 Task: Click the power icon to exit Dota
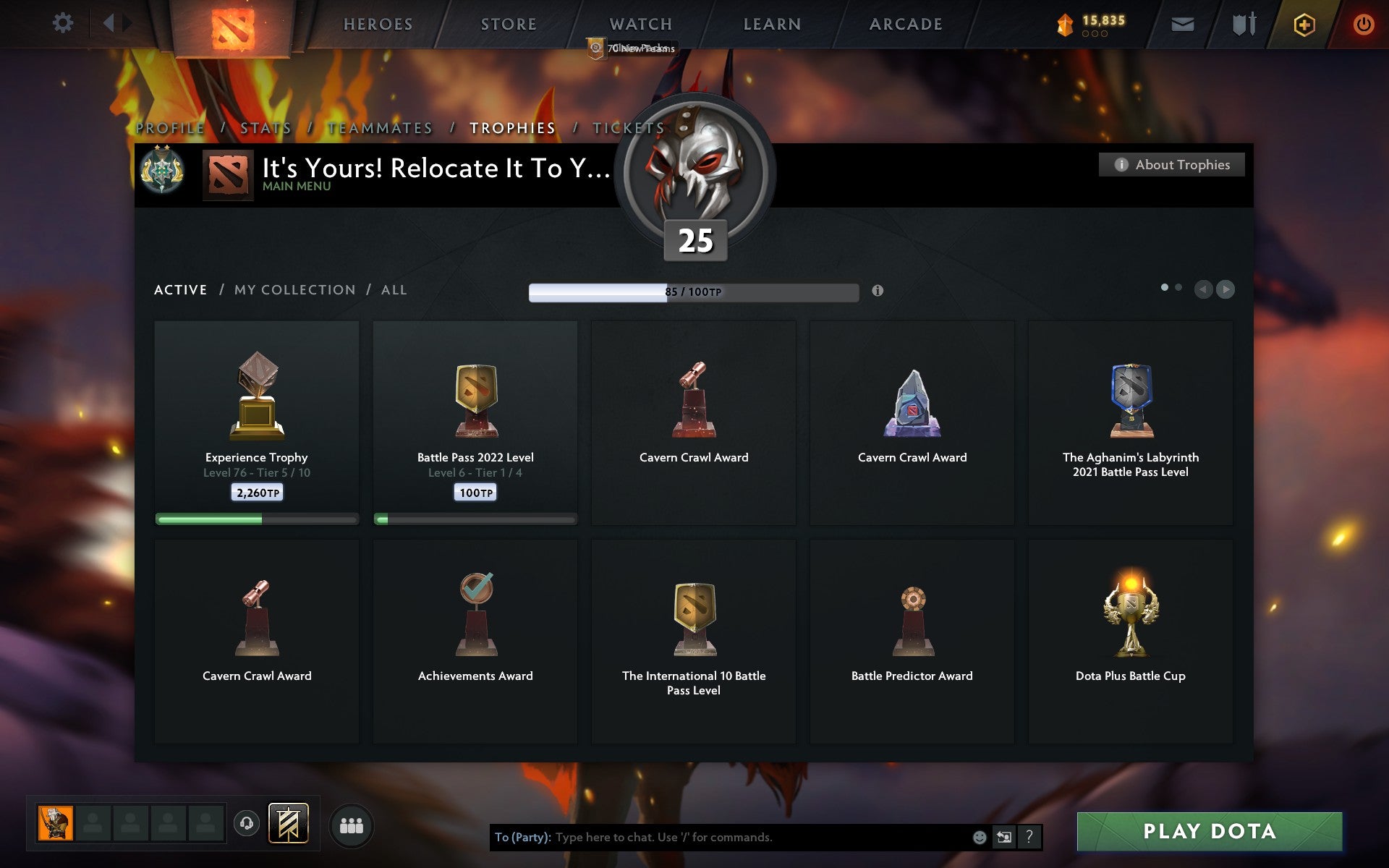click(1363, 23)
